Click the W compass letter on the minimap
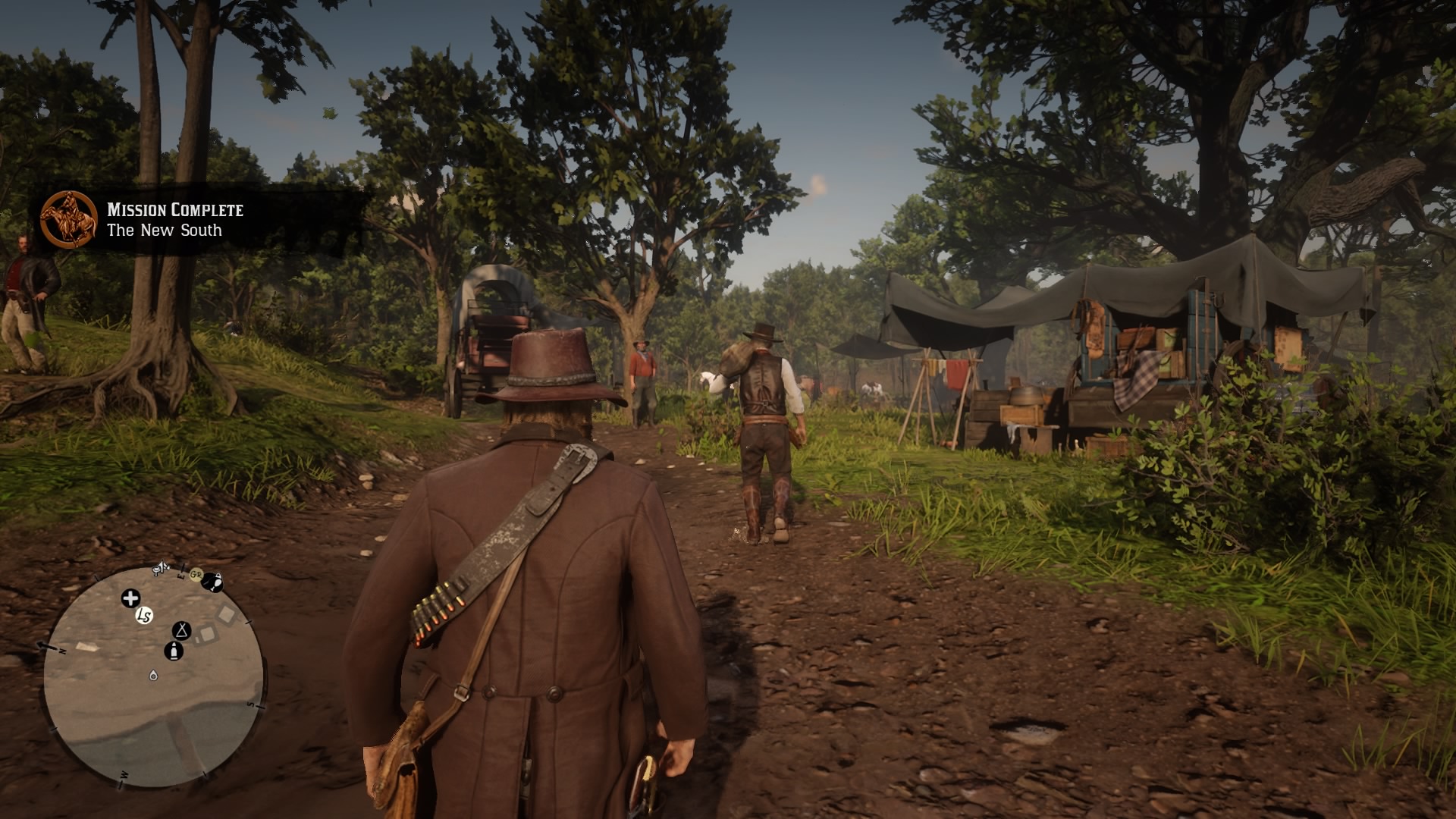The height and width of the screenshot is (819, 1456). point(124,775)
